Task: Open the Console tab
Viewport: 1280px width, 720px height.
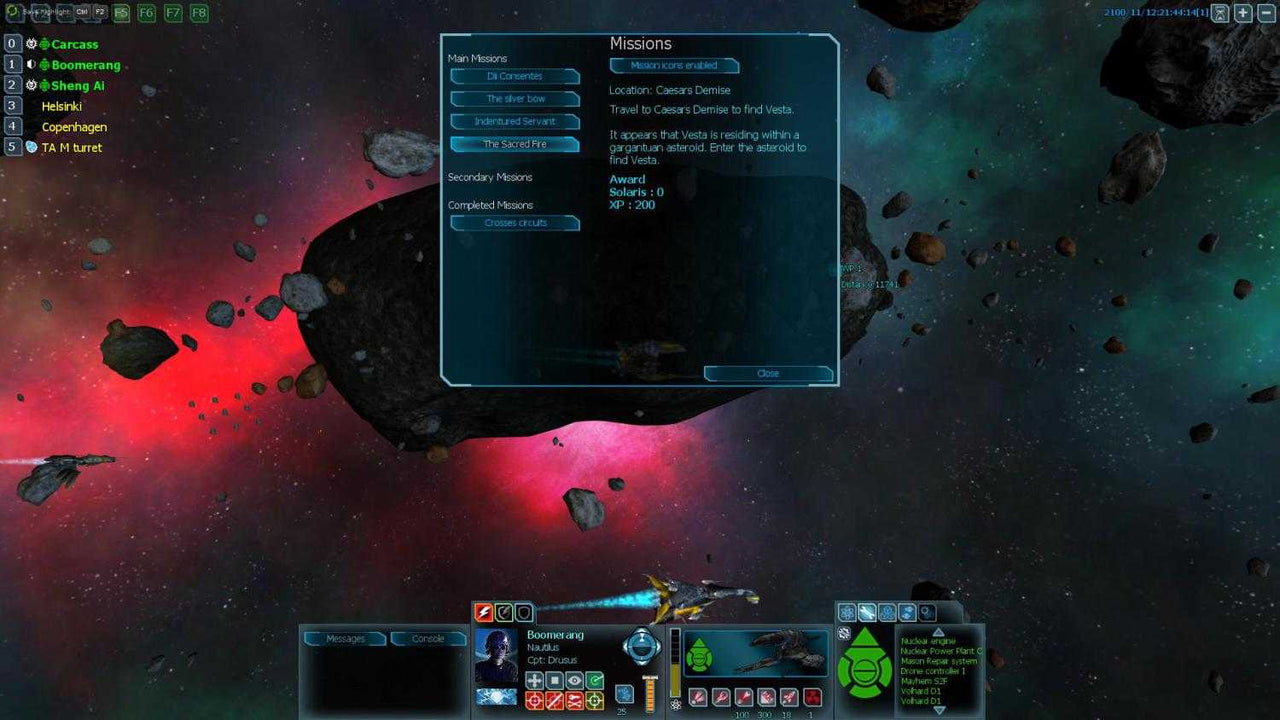Action: point(428,638)
